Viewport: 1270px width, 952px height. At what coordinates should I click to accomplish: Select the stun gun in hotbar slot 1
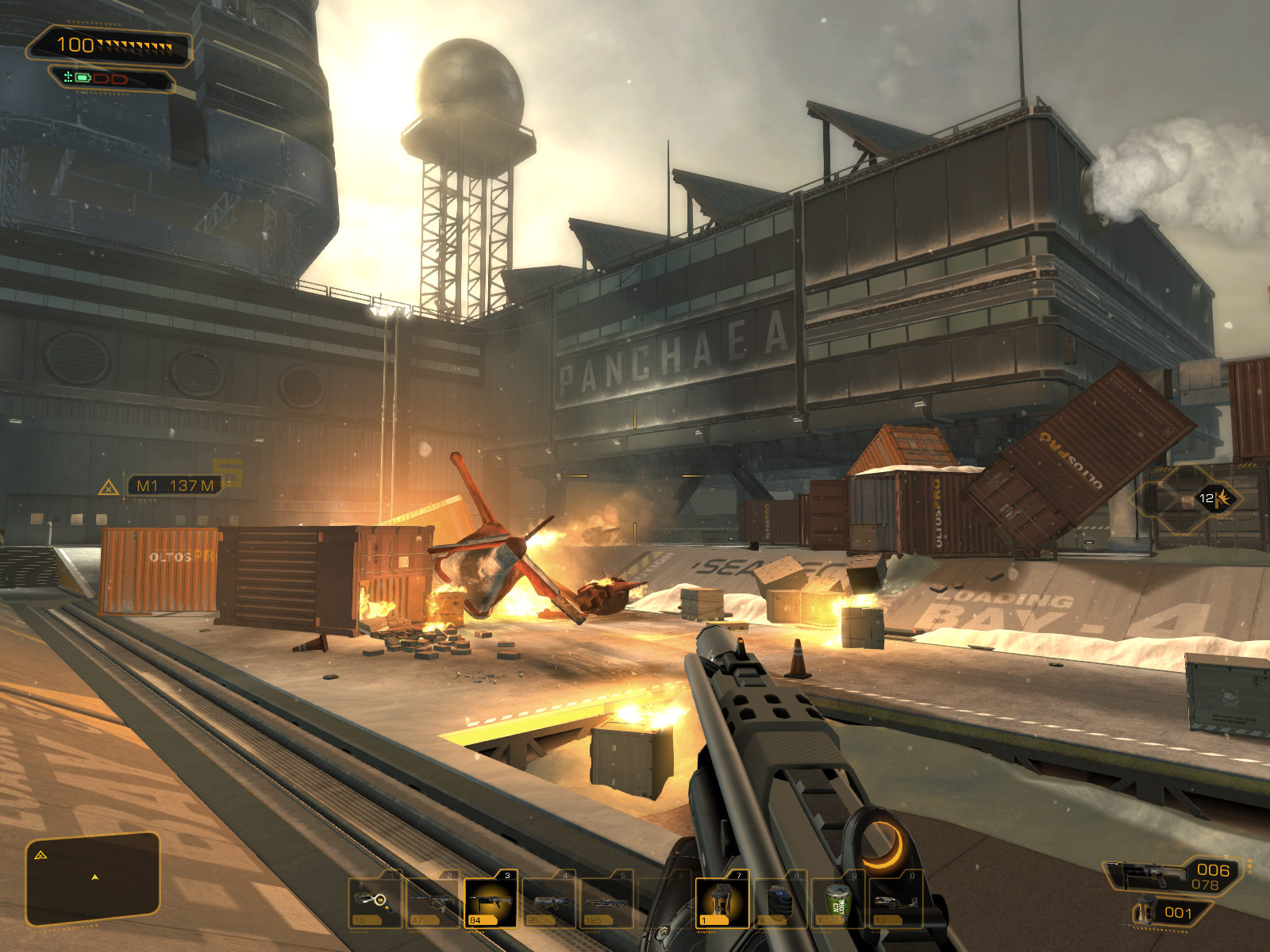coord(374,900)
